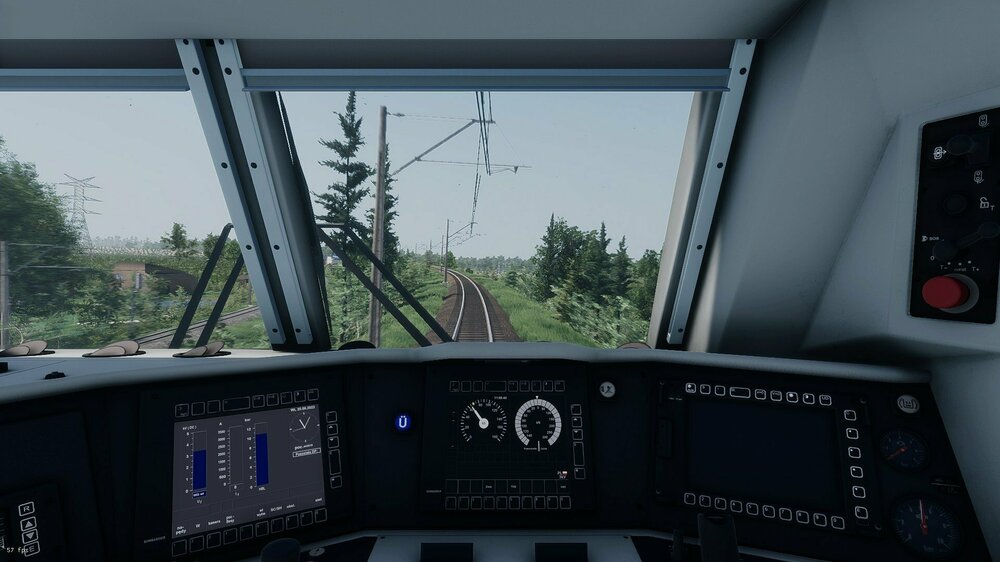Click the E key on the left keypad
Screen dimensions: 1000x562
[31, 549]
